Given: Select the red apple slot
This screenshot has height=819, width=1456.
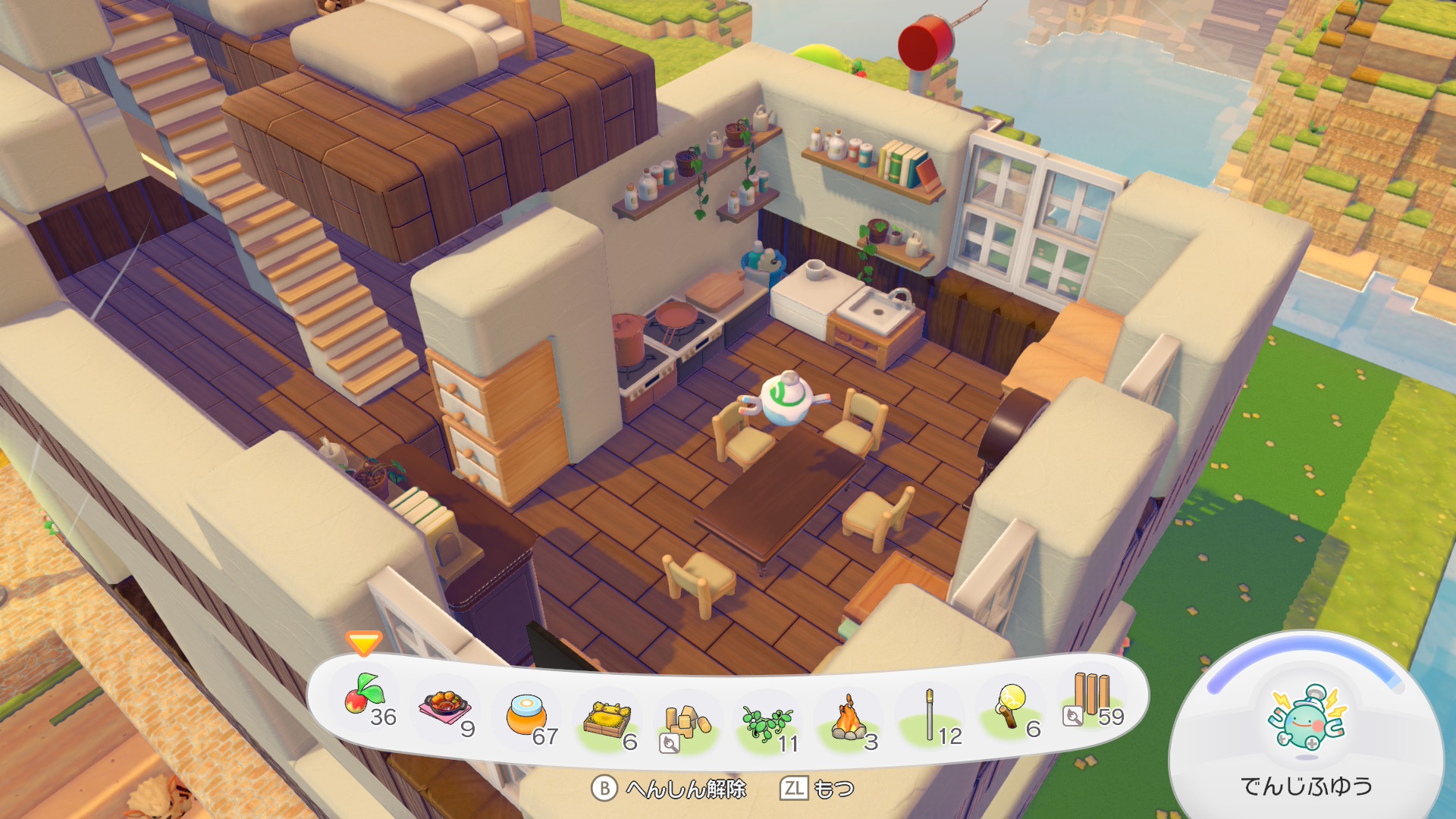Looking at the screenshot, I should click(x=366, y=695).
